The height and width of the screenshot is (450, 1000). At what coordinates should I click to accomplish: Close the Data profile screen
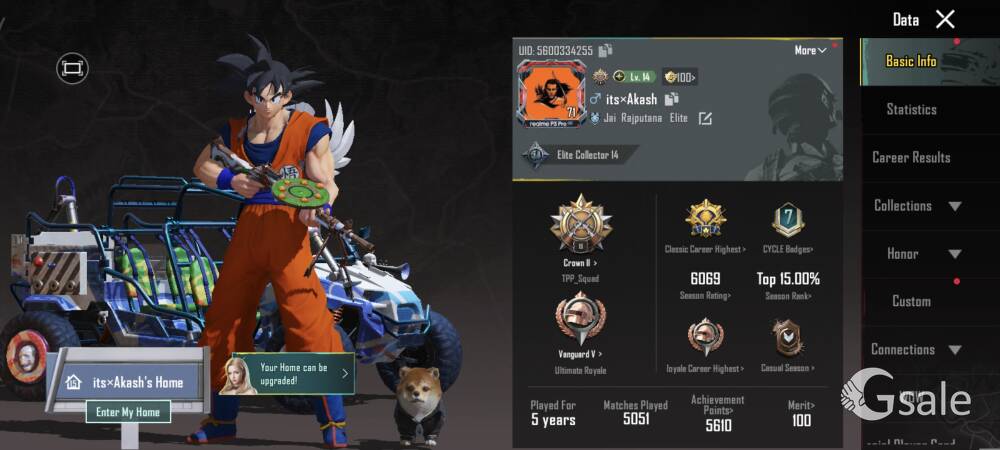[945, 19]
